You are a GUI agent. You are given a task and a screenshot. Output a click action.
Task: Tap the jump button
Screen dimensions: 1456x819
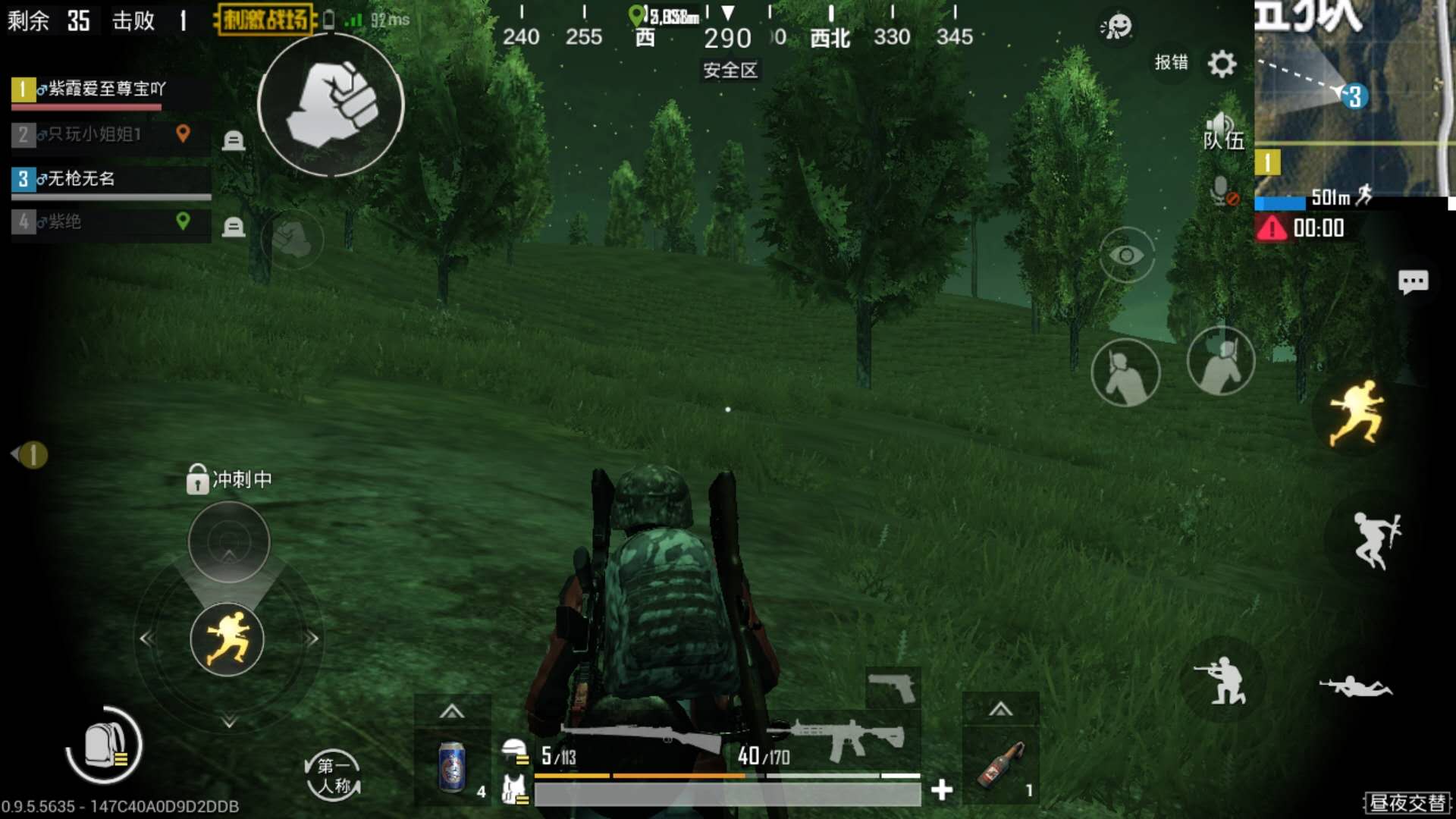pos(1376,540)
